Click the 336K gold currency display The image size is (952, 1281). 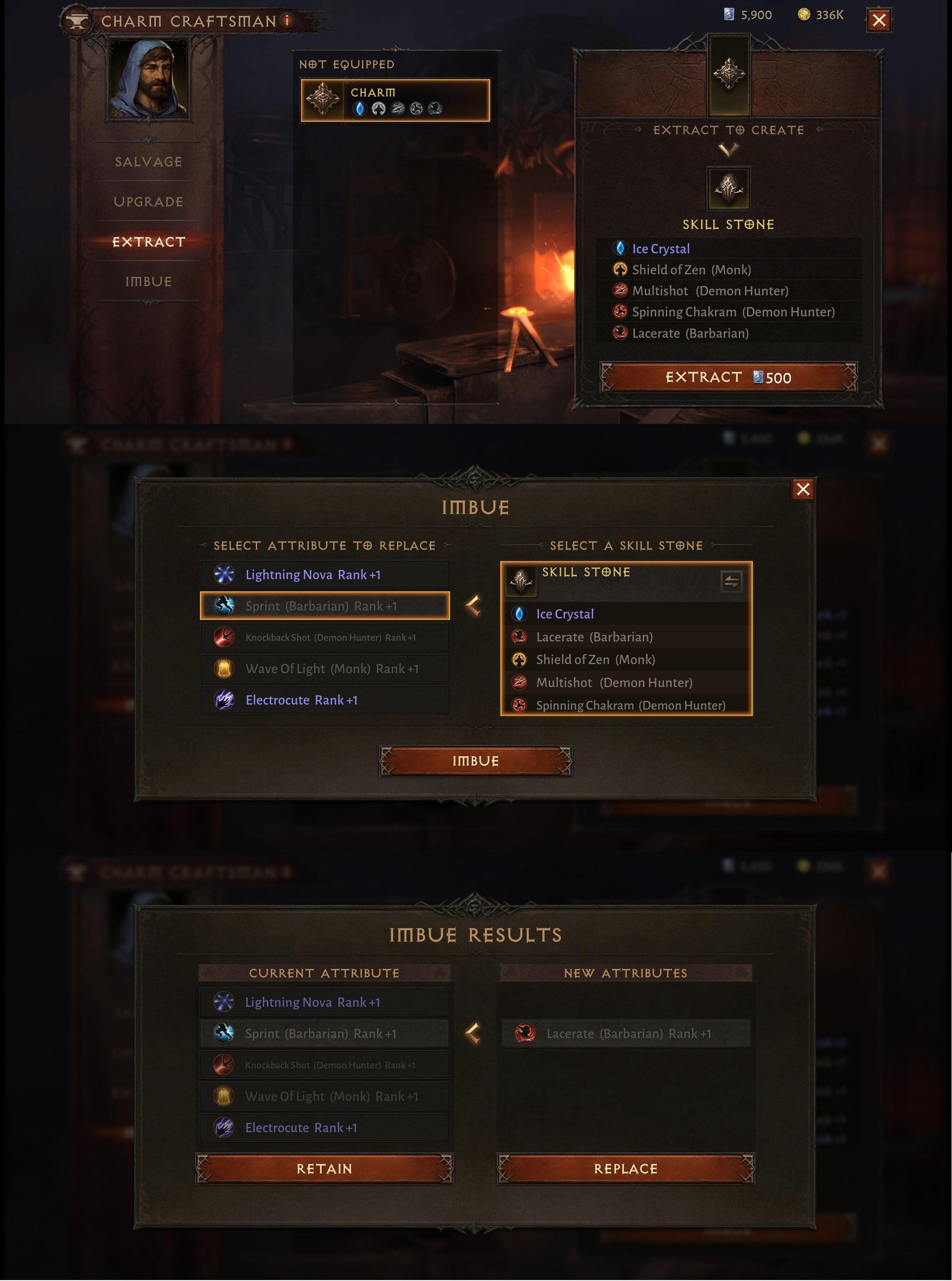(x=818, y=15)
